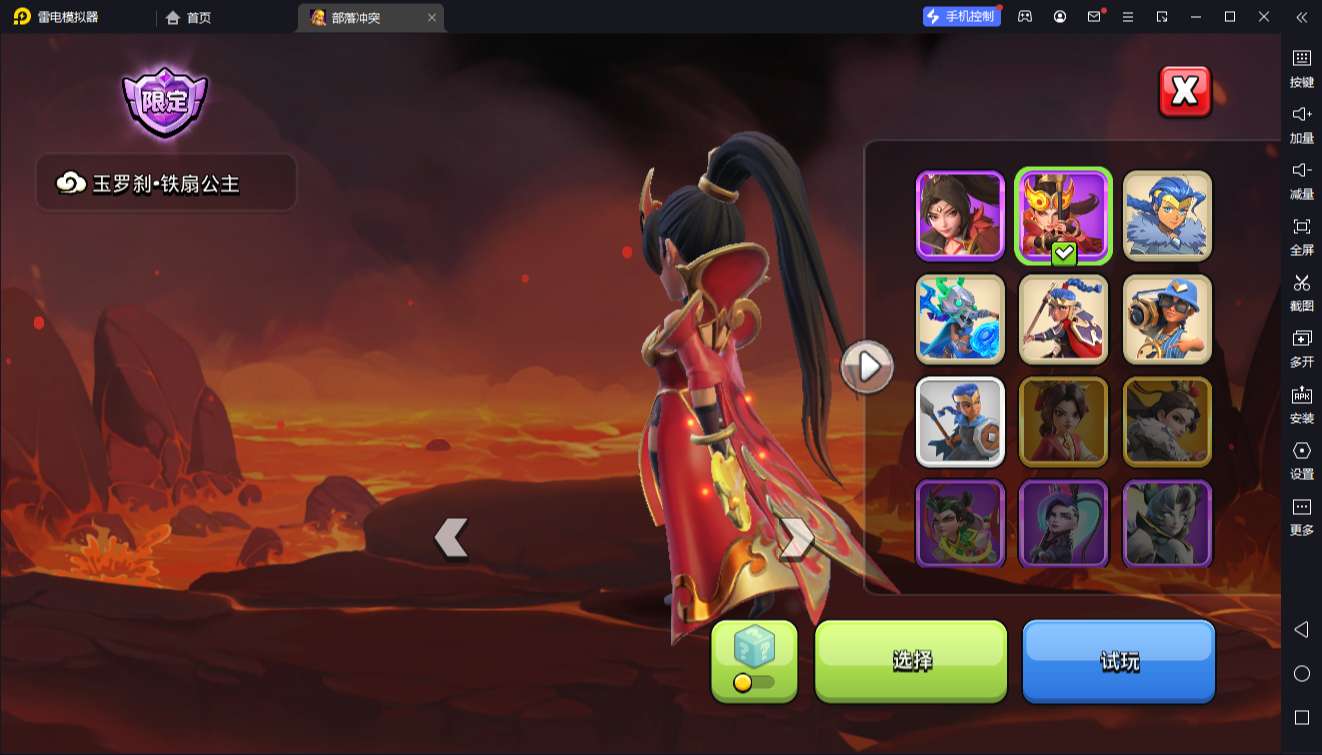1322x755 pixels.
Task: Collapse skin panel with round arrow button
Action: tap(867, 367)
